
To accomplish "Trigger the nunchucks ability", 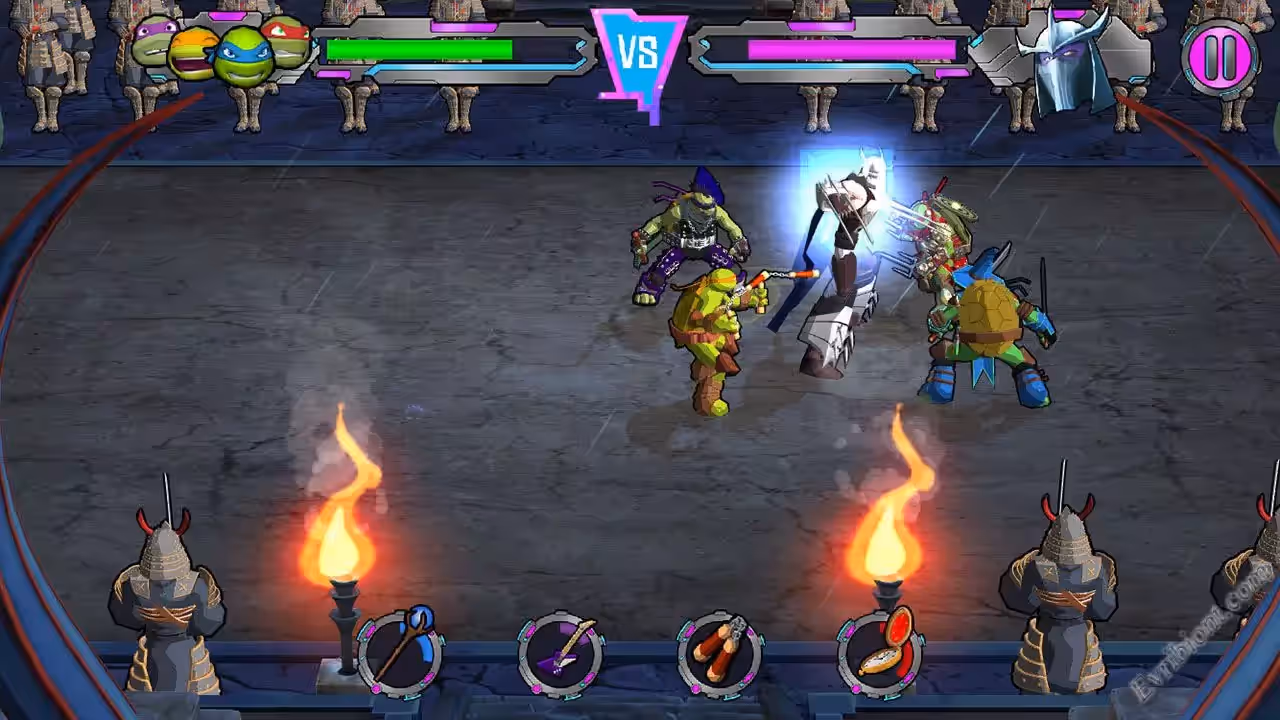I will coord(719,655).
